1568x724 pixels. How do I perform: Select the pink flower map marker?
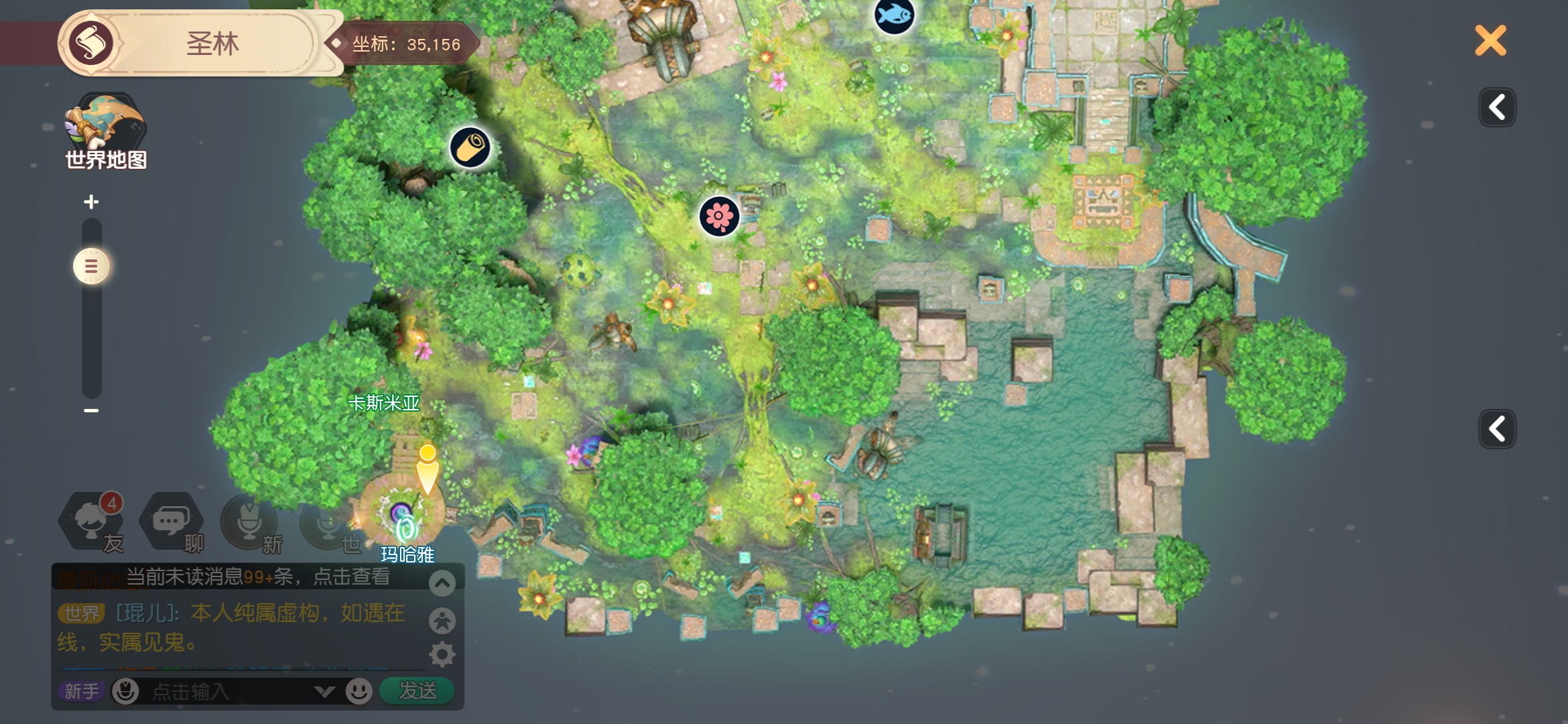719,216
